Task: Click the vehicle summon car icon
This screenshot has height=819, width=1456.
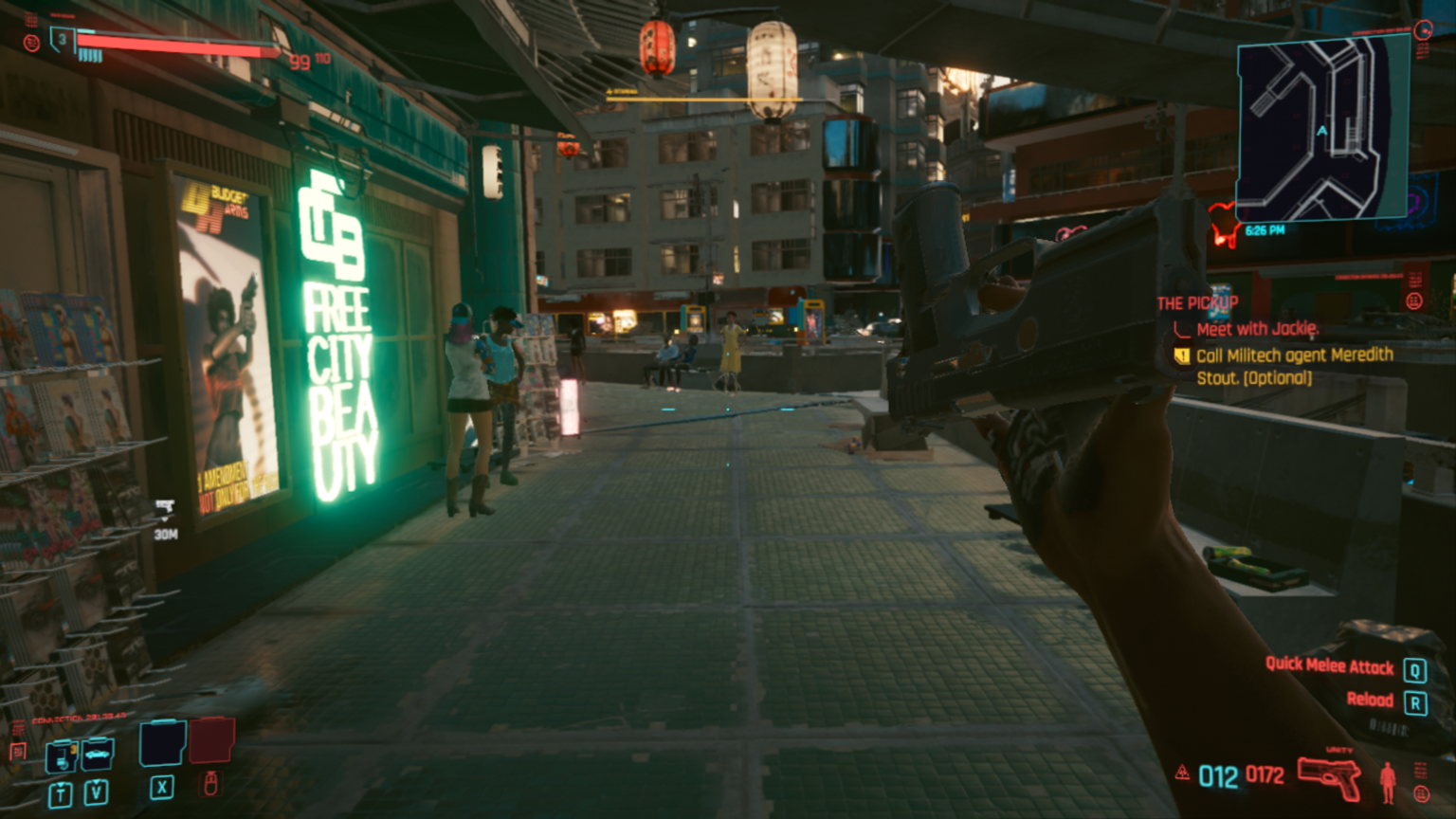Action: coord(97,754)
